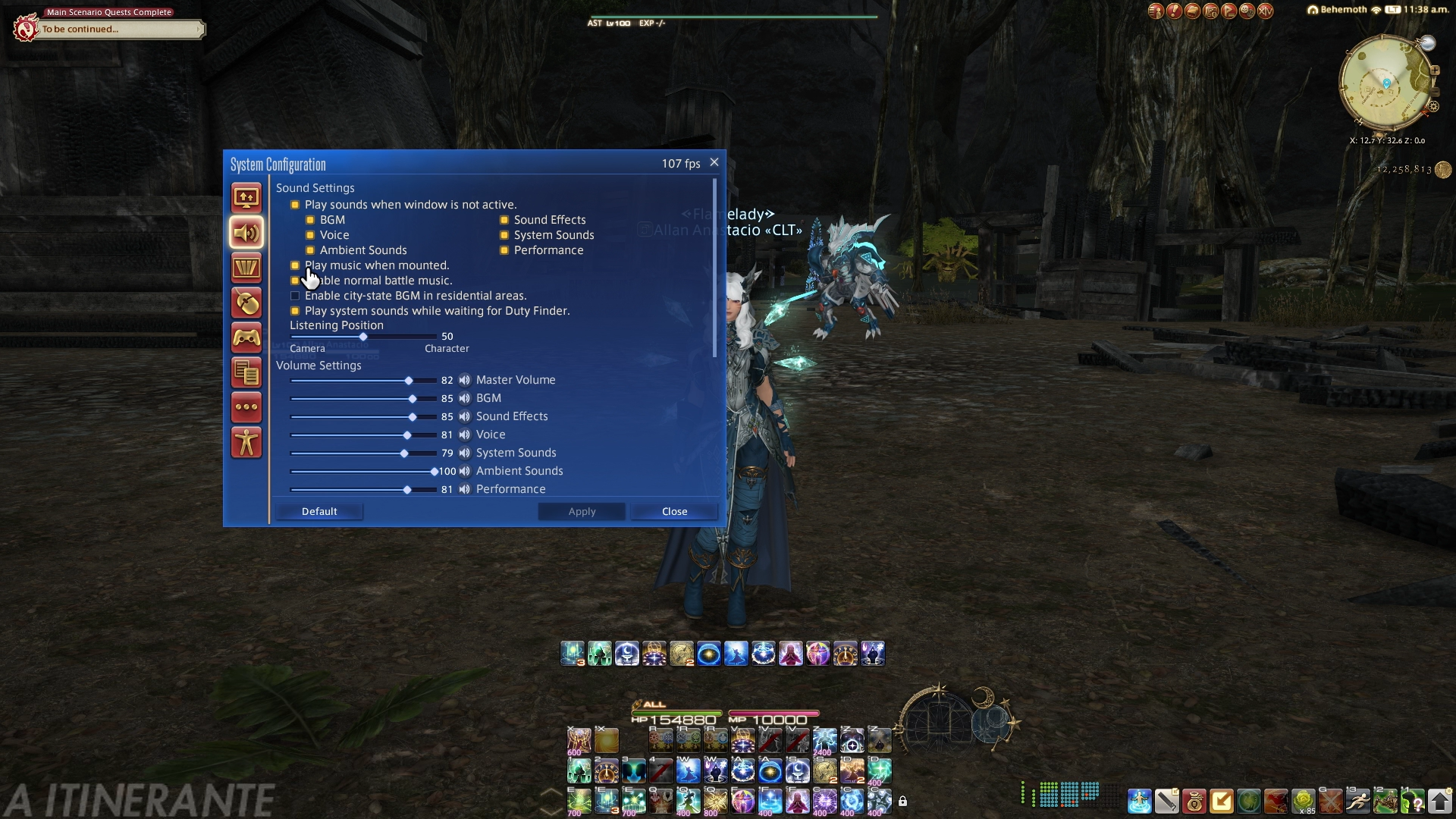The width and height of the screenshot is (1456, 819).
Task: Open the Gamepad Settings tab
Action: pos(246,338)
